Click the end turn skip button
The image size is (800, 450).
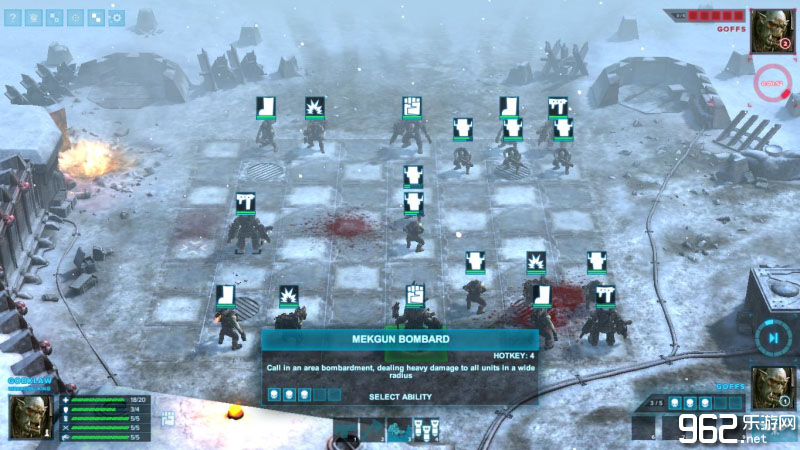(773, 338)
